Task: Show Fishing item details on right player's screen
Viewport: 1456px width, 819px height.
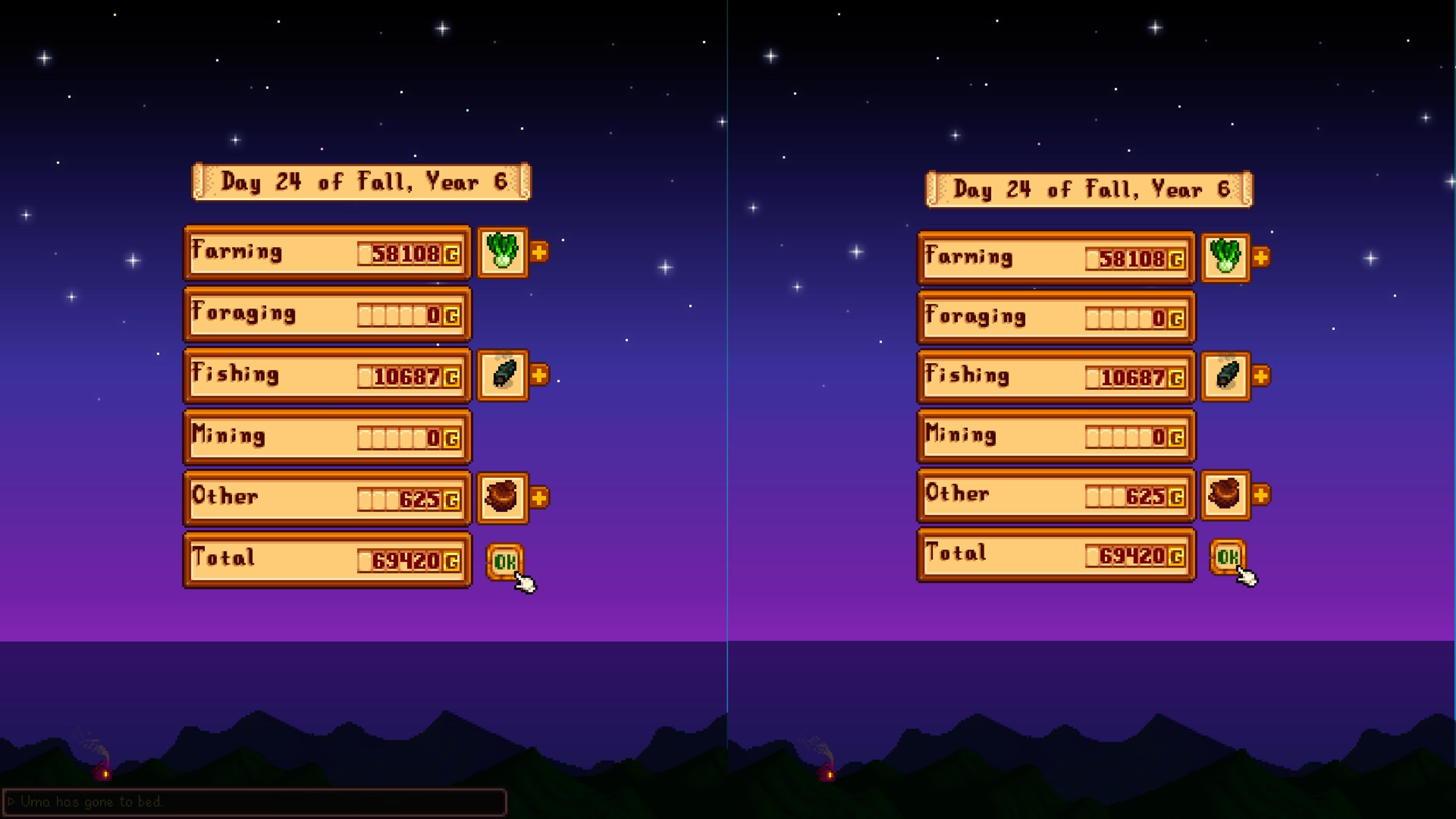Action: click(x=1260, y=376)
